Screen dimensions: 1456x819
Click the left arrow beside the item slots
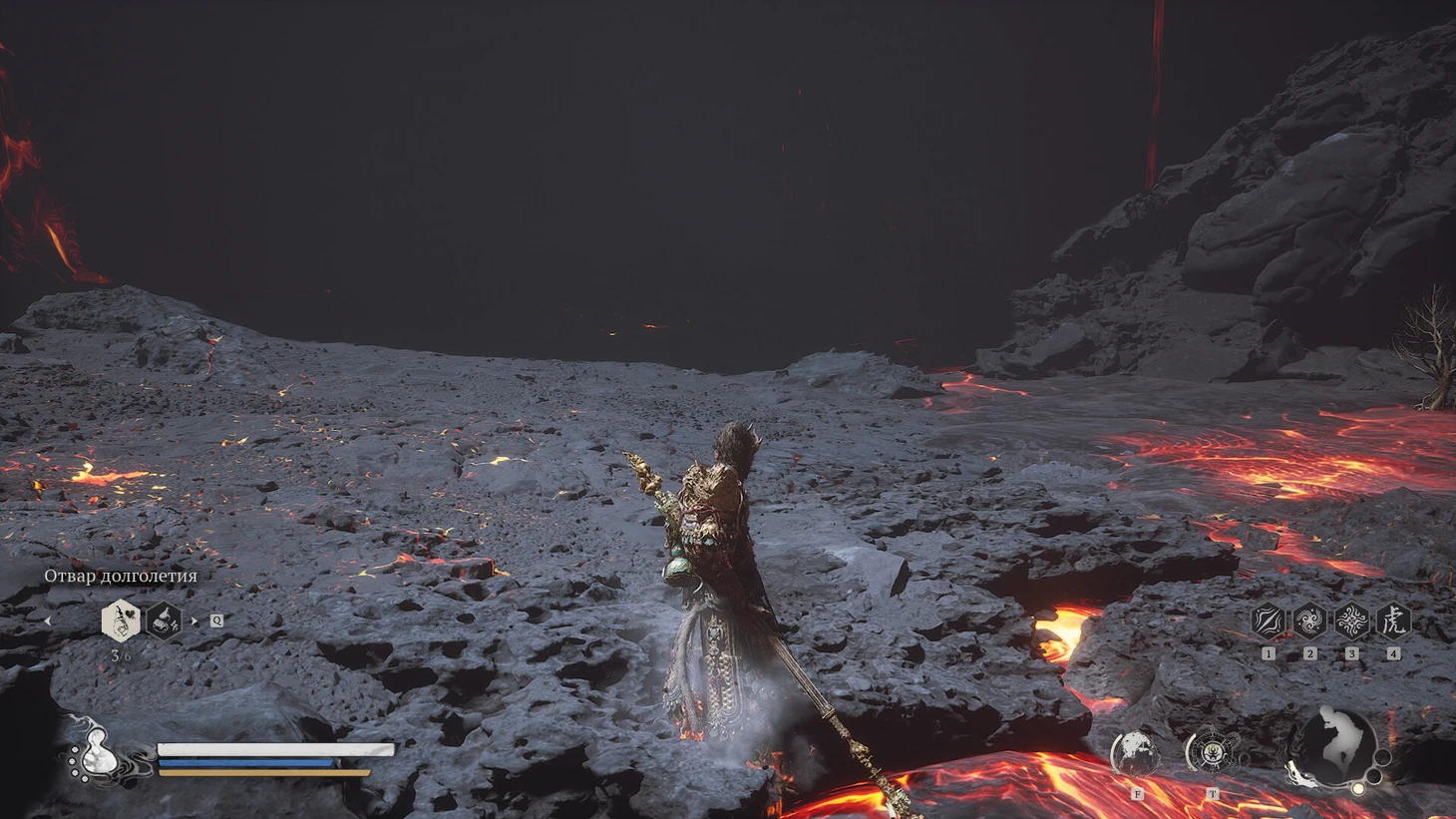coord(47,620)
